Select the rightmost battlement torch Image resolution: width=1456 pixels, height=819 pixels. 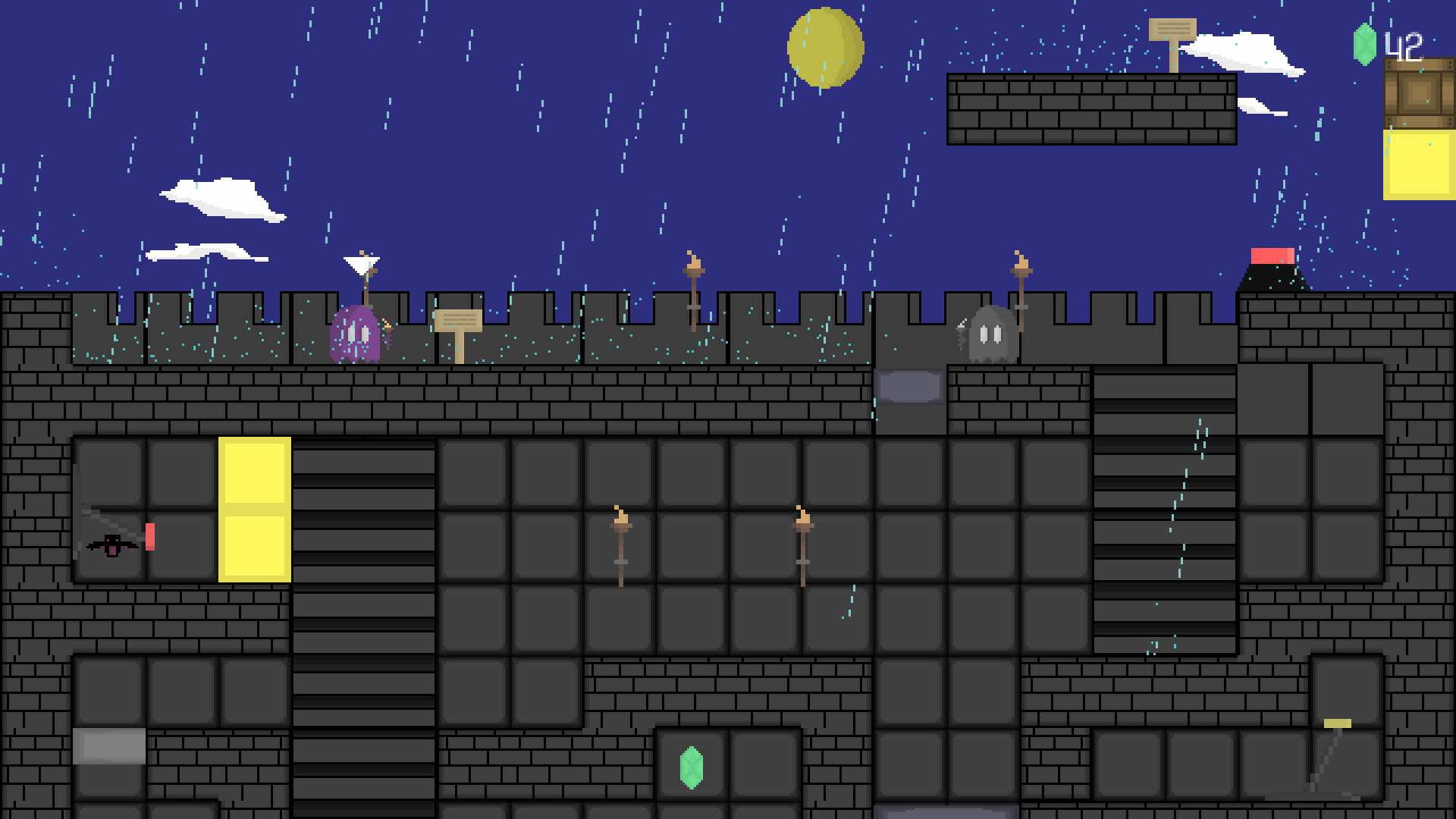[1020, 265]
